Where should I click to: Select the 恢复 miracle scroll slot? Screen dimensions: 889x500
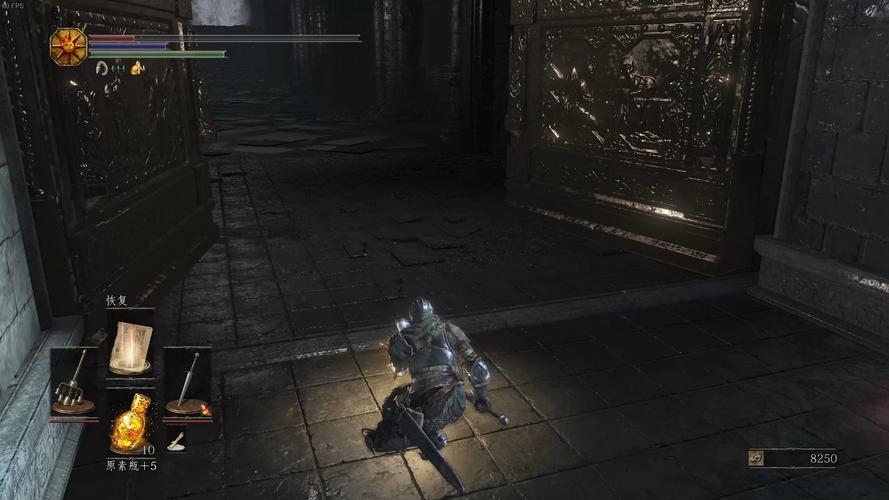point(130,345)
